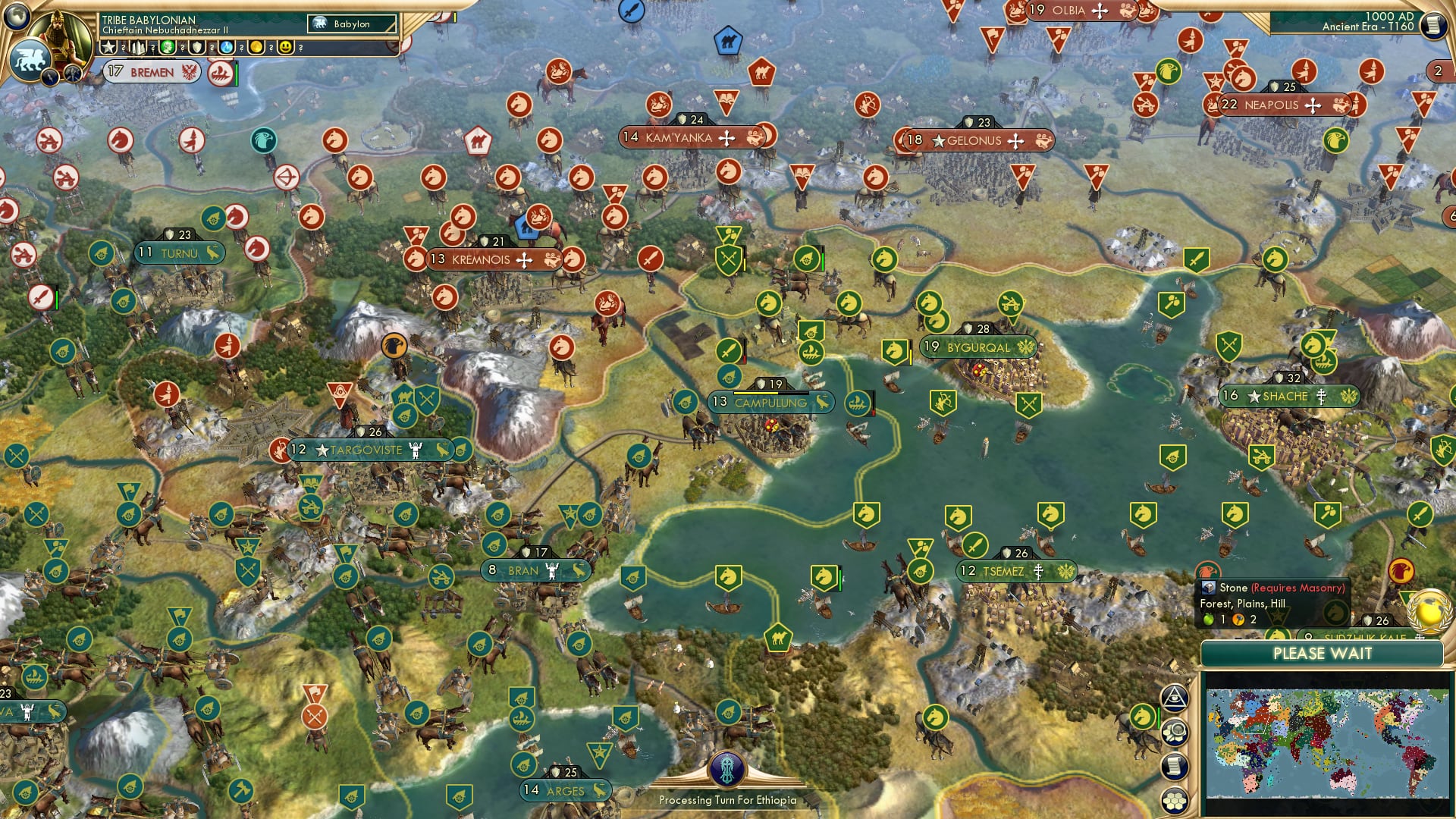Viewport: 1456px width, 819px height.
Task: Toggle strategic view with the pyramid-eye icon
Action: tap(1174, 698)
